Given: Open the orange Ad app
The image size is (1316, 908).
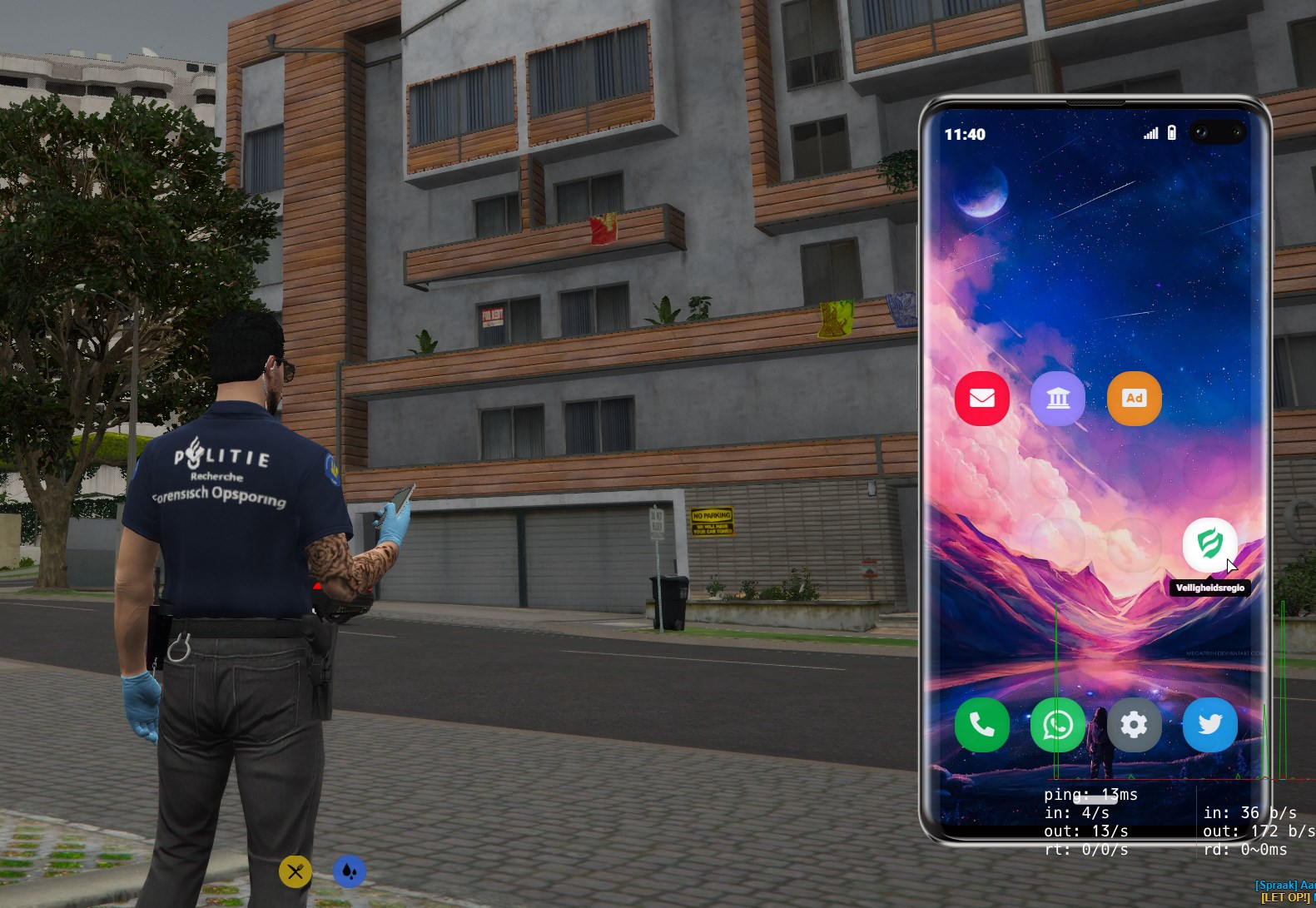Looking at the screenshot, I should [x=1134, y=399].
